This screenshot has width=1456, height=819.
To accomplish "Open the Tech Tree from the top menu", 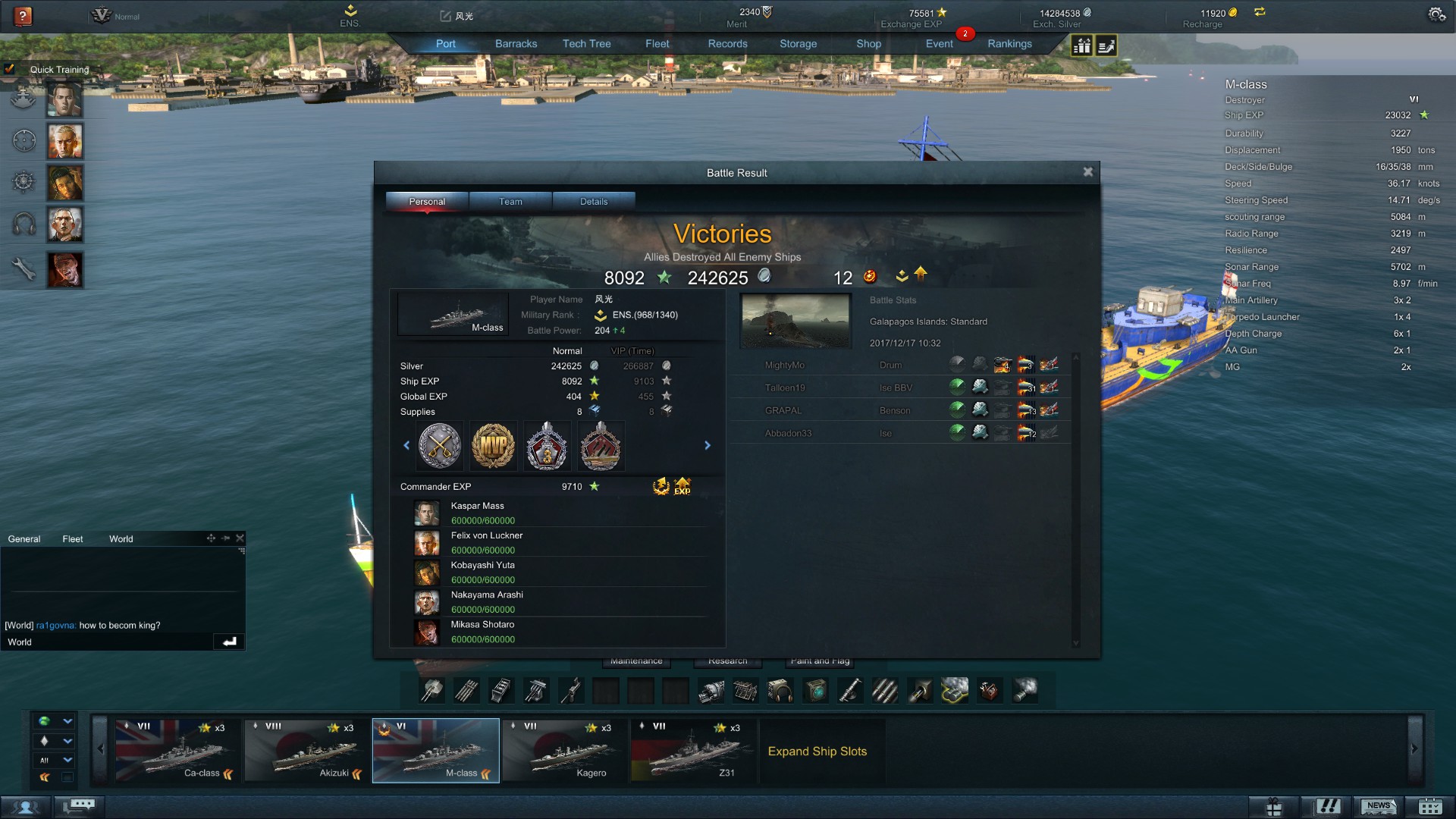I will [x=586, y=43].
